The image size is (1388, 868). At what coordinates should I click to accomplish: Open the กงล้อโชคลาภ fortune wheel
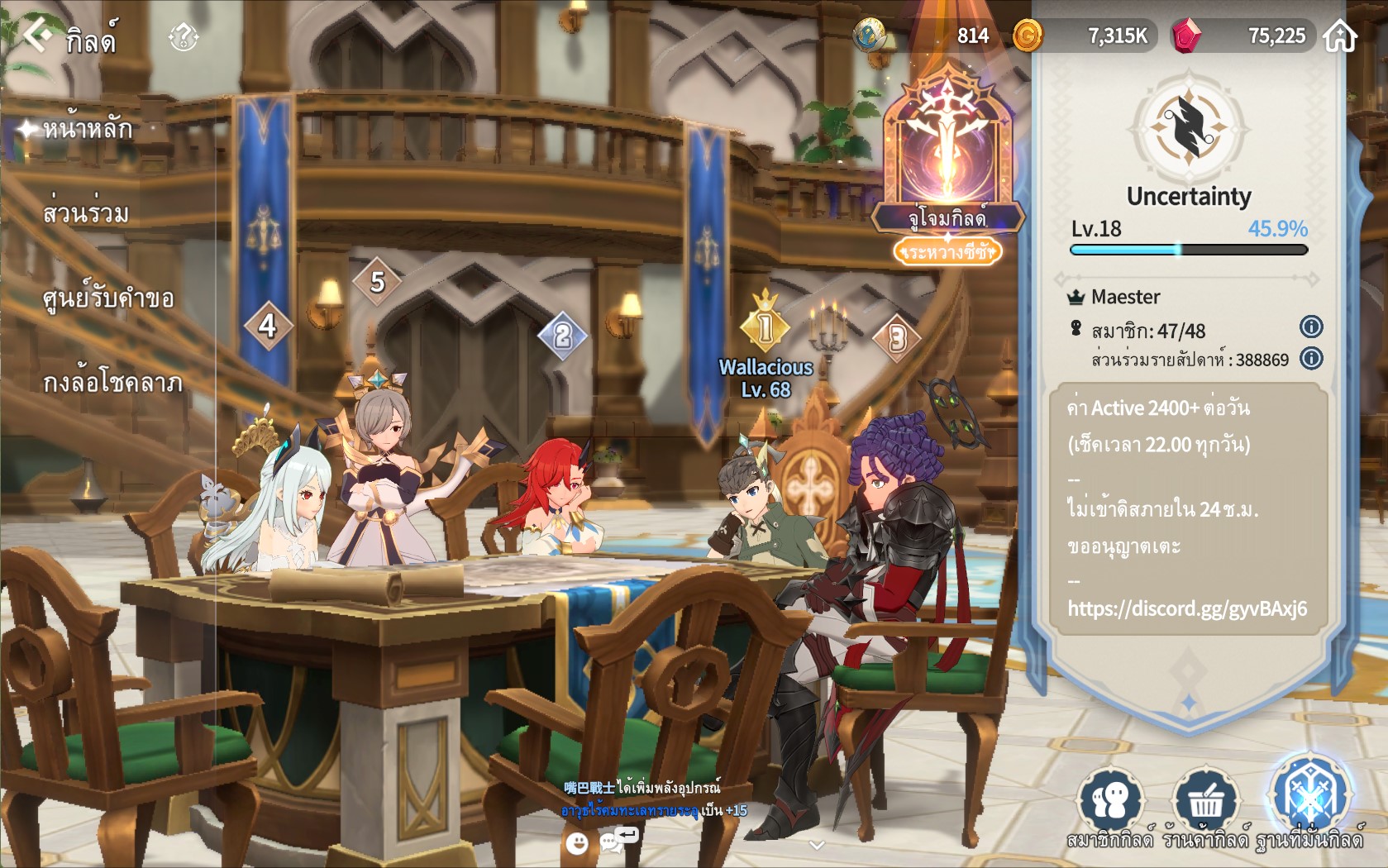(x=112, y=383)
